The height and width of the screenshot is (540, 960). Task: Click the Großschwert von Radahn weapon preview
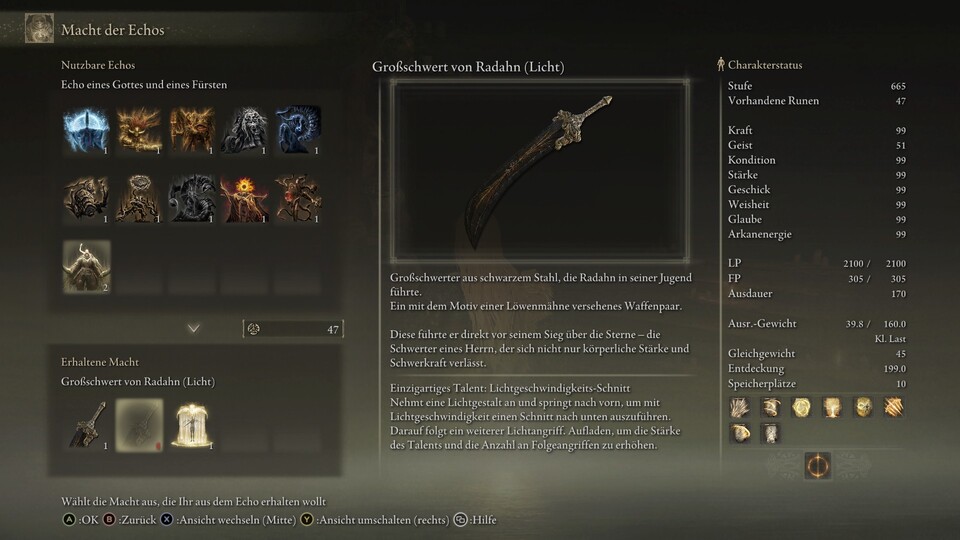pyautogui.click(x=540, y=171)
